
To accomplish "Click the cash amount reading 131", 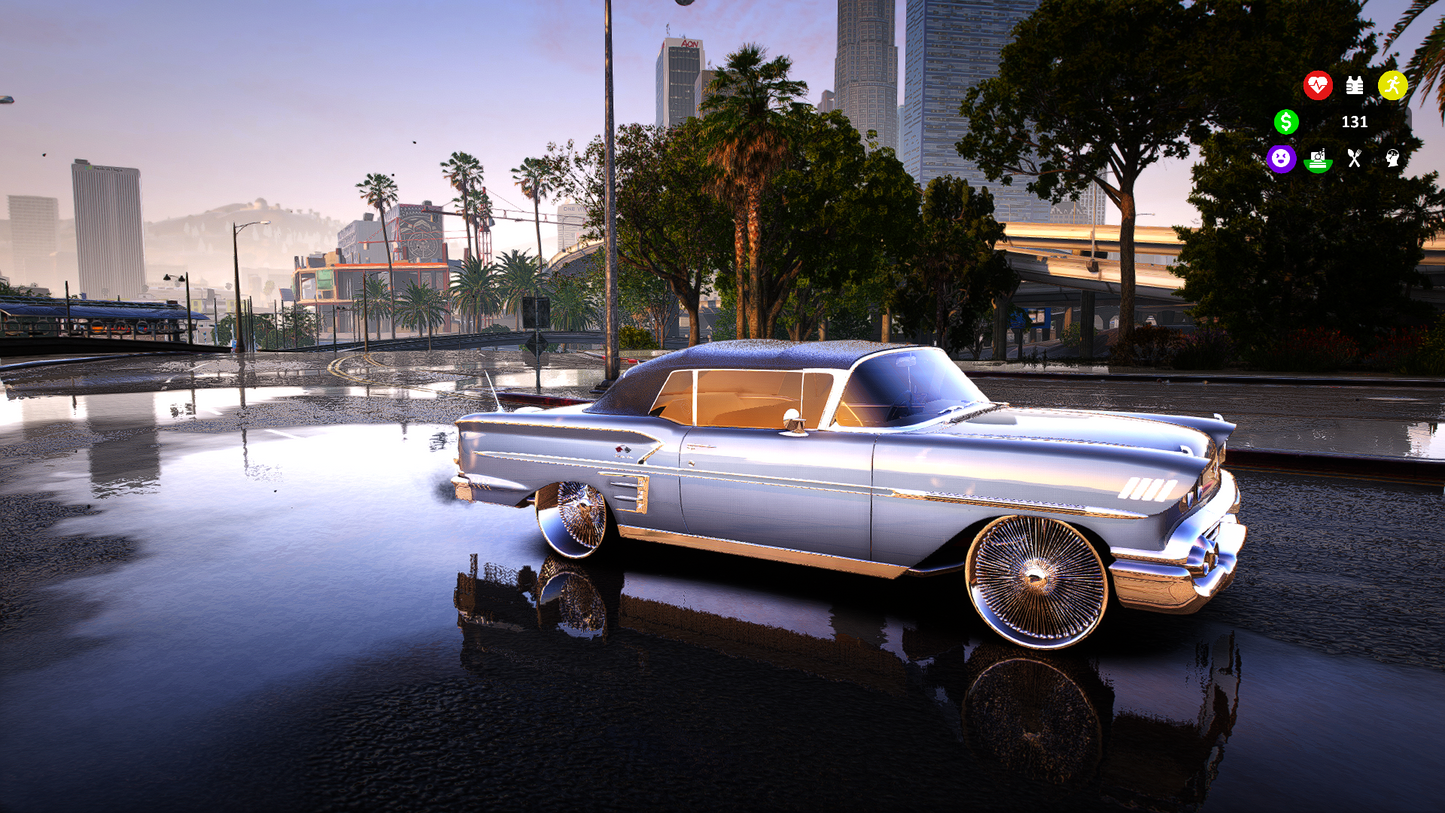I will point(1355,122).
